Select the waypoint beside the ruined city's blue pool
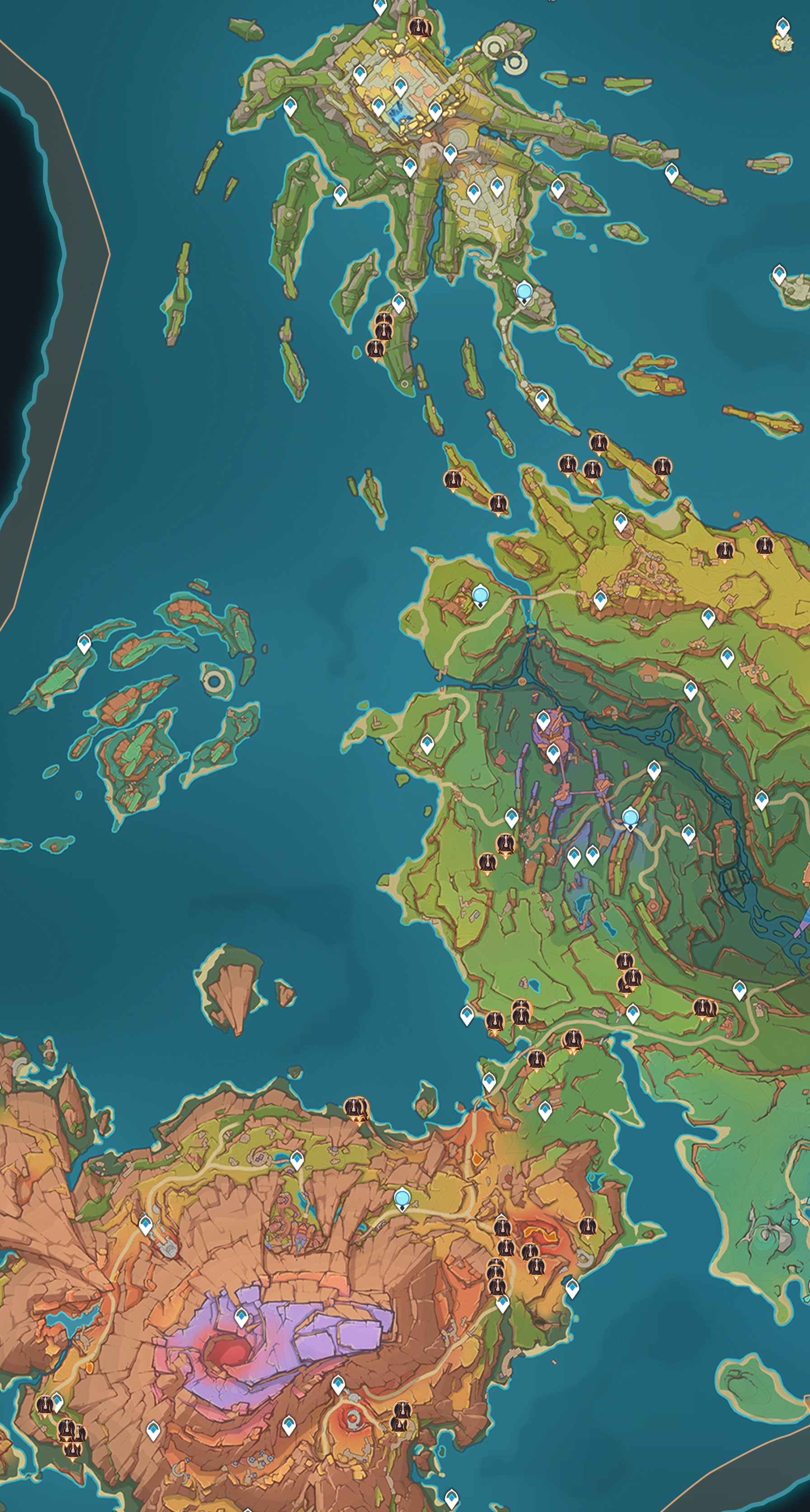This screenshot has height=1512, width=810. pyautogui.click(x=379, y=107)
